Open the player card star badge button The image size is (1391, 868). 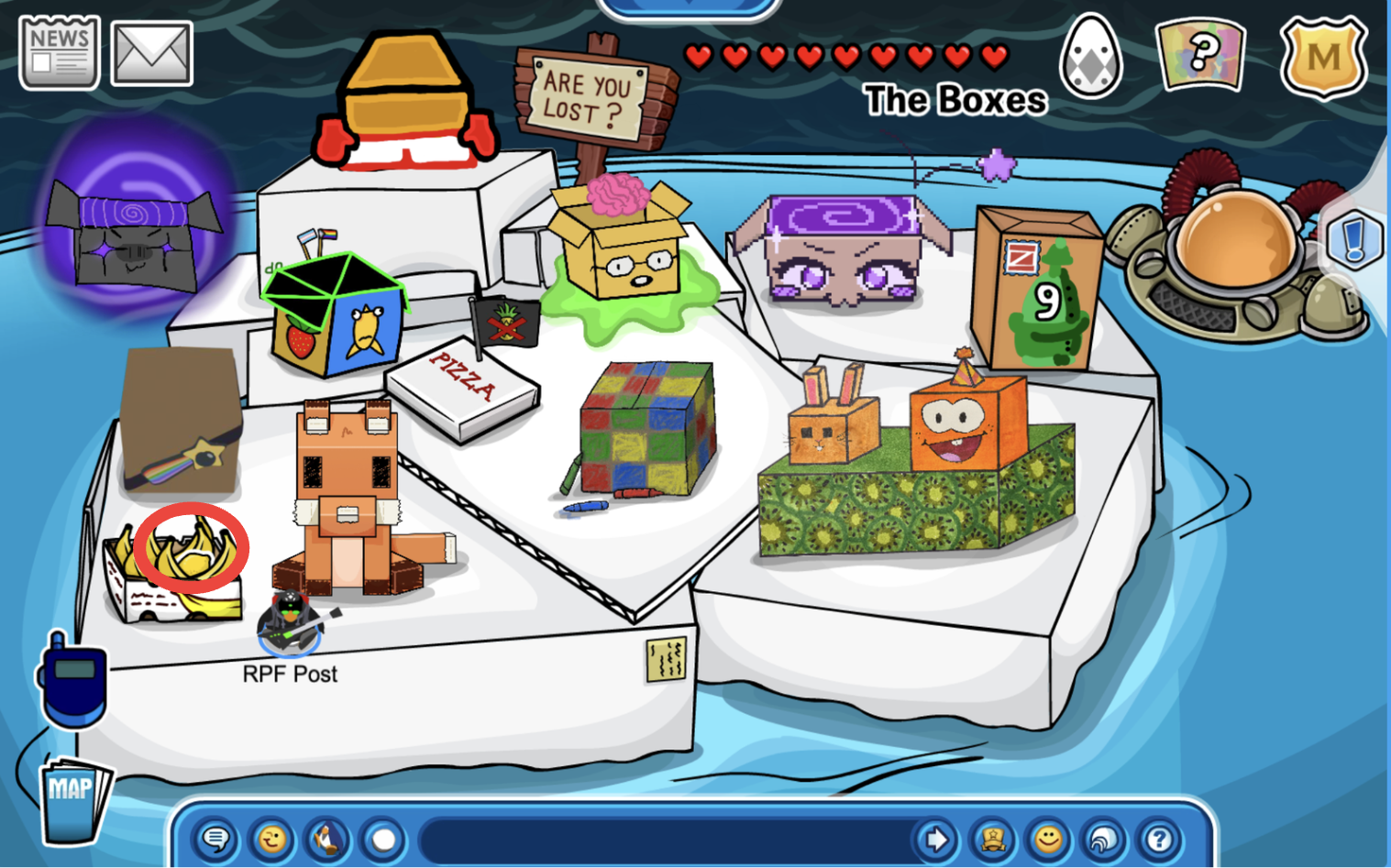tap(993, 839)
